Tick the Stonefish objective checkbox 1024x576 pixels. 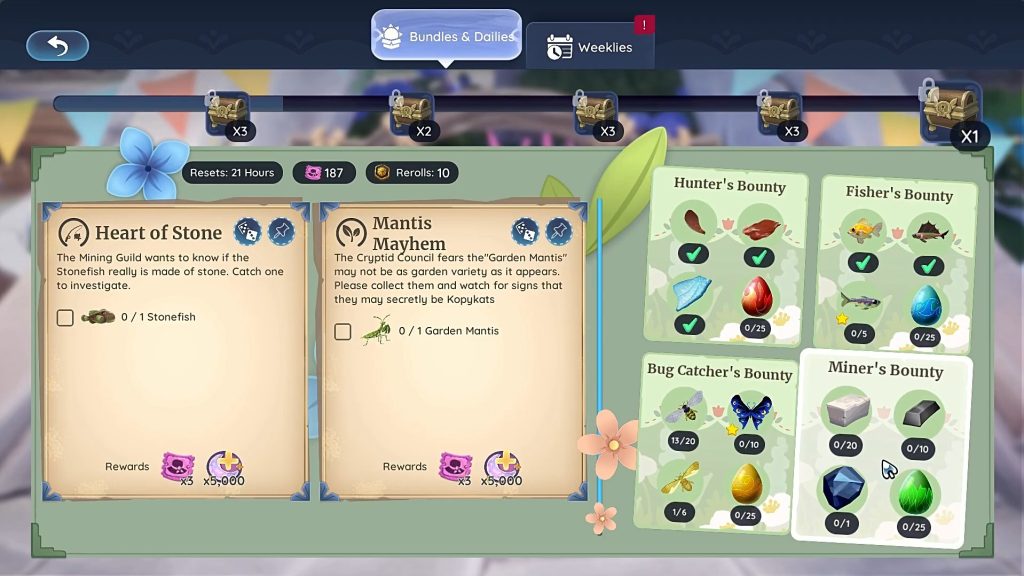[x=65, y=317]
